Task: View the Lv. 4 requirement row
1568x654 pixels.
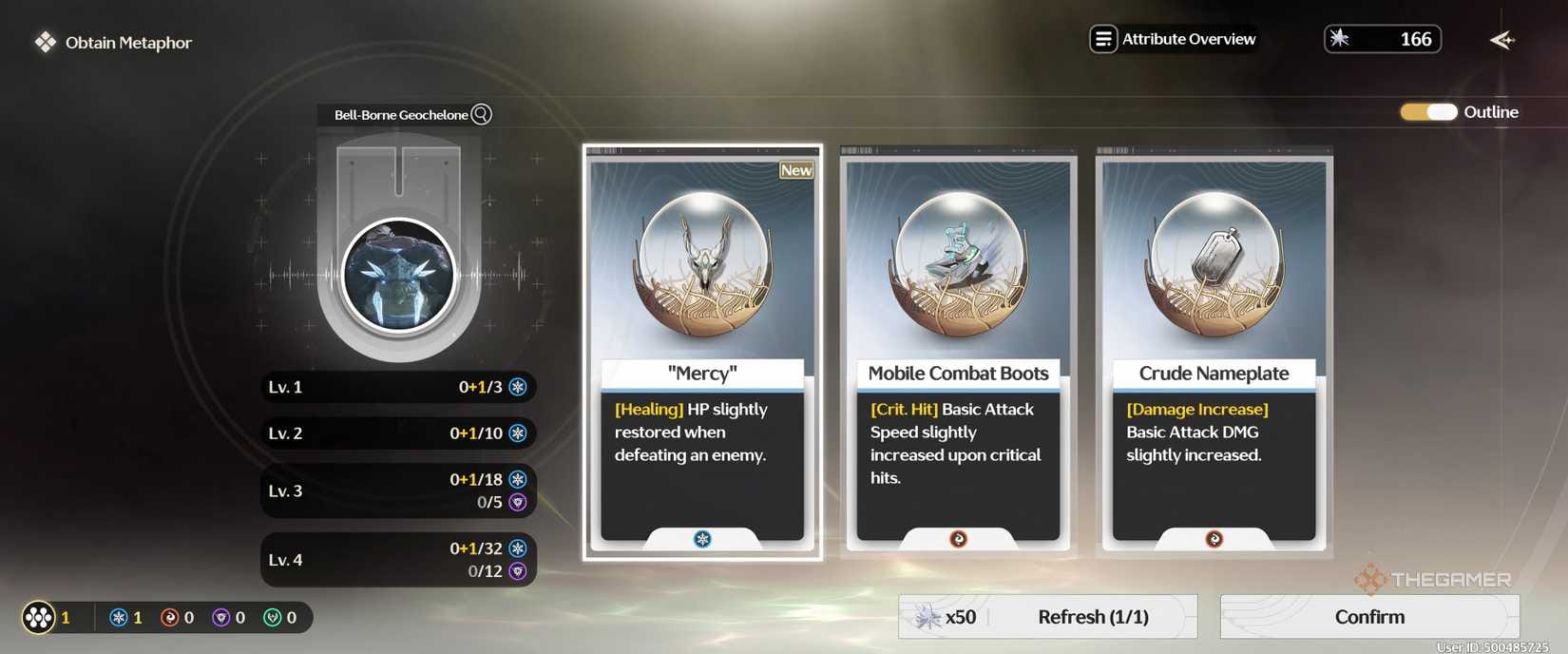Action: coord(398,560)
